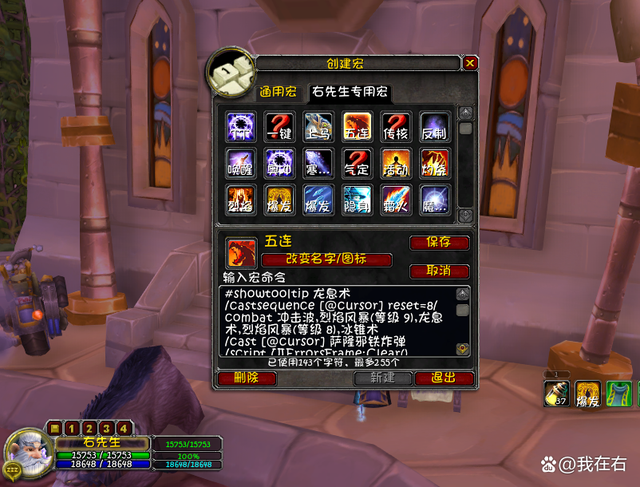Viewport: 640px width, 487px height.
Task: Close the macro creation window
Action: click(470, 63)
